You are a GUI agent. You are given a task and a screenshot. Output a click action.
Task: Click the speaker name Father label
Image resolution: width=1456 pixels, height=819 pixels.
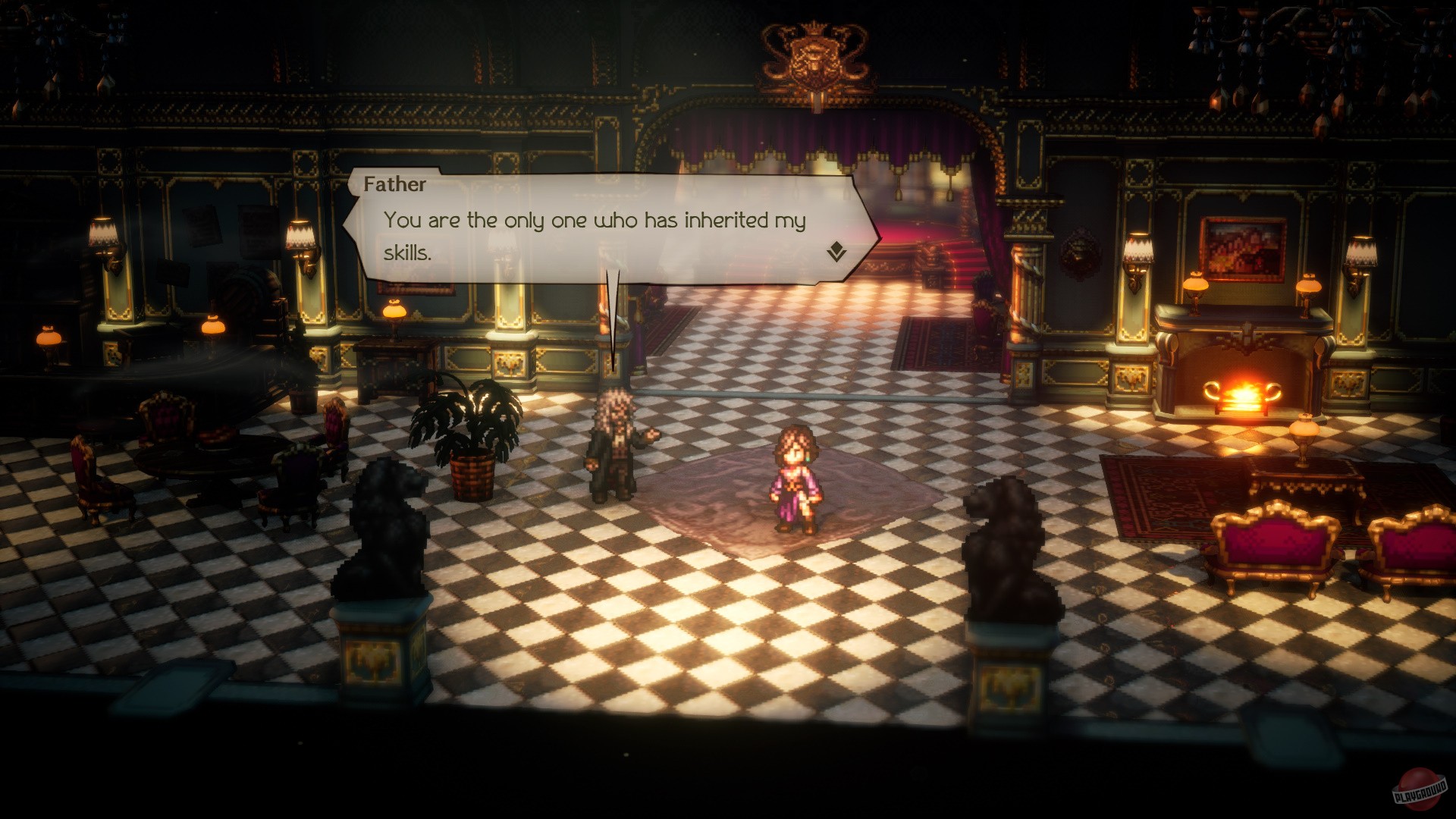tap(395, 184)
